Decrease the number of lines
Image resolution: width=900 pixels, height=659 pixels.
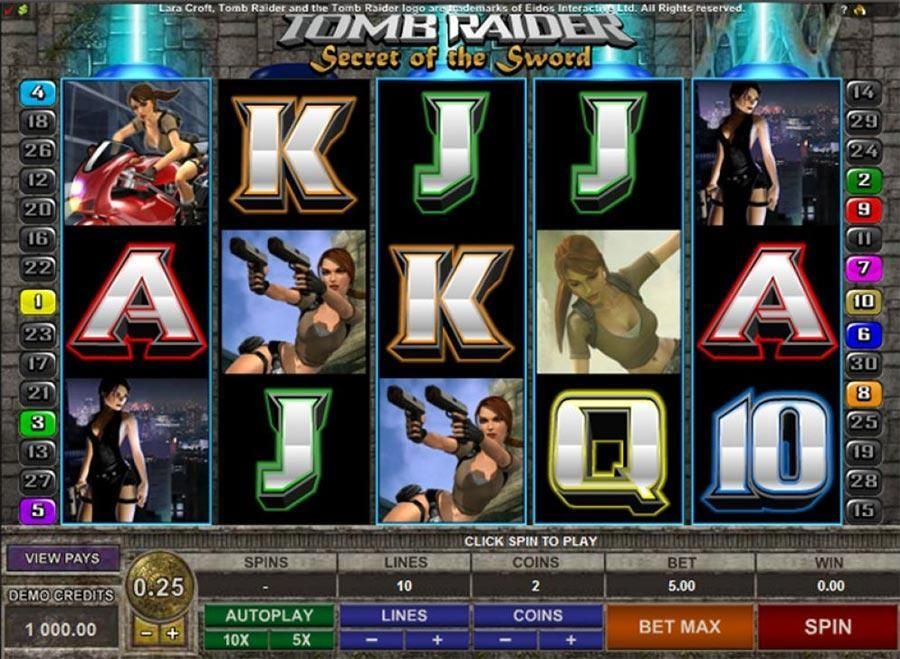coord(370,639)
